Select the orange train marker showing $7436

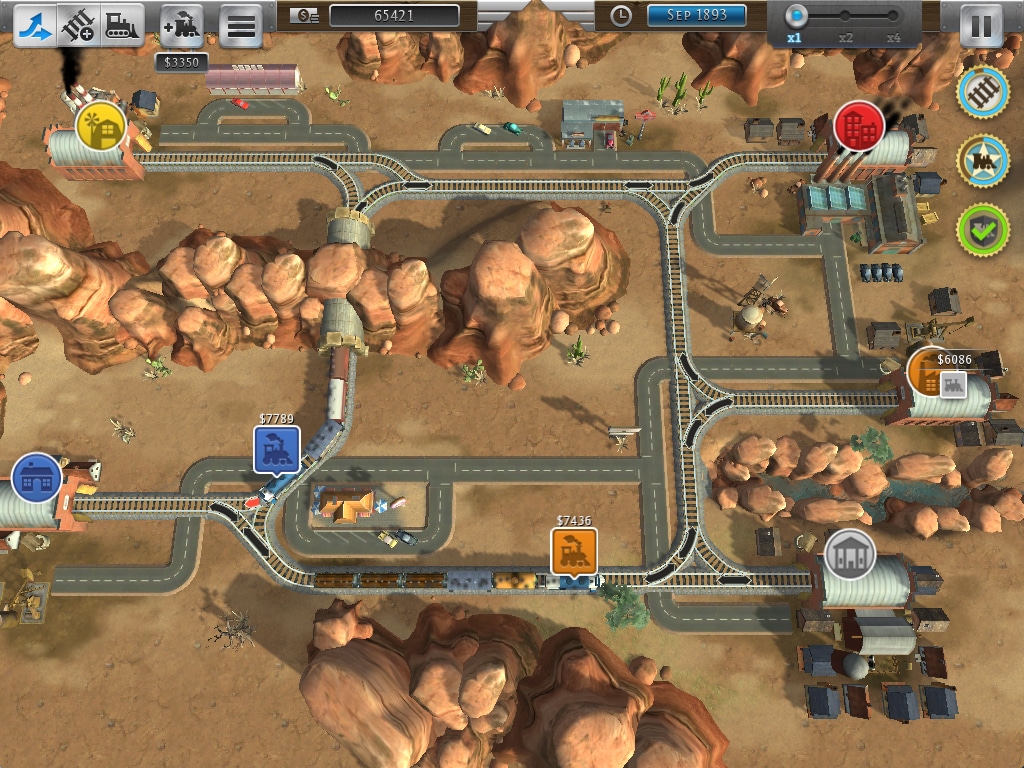[574, 550]
